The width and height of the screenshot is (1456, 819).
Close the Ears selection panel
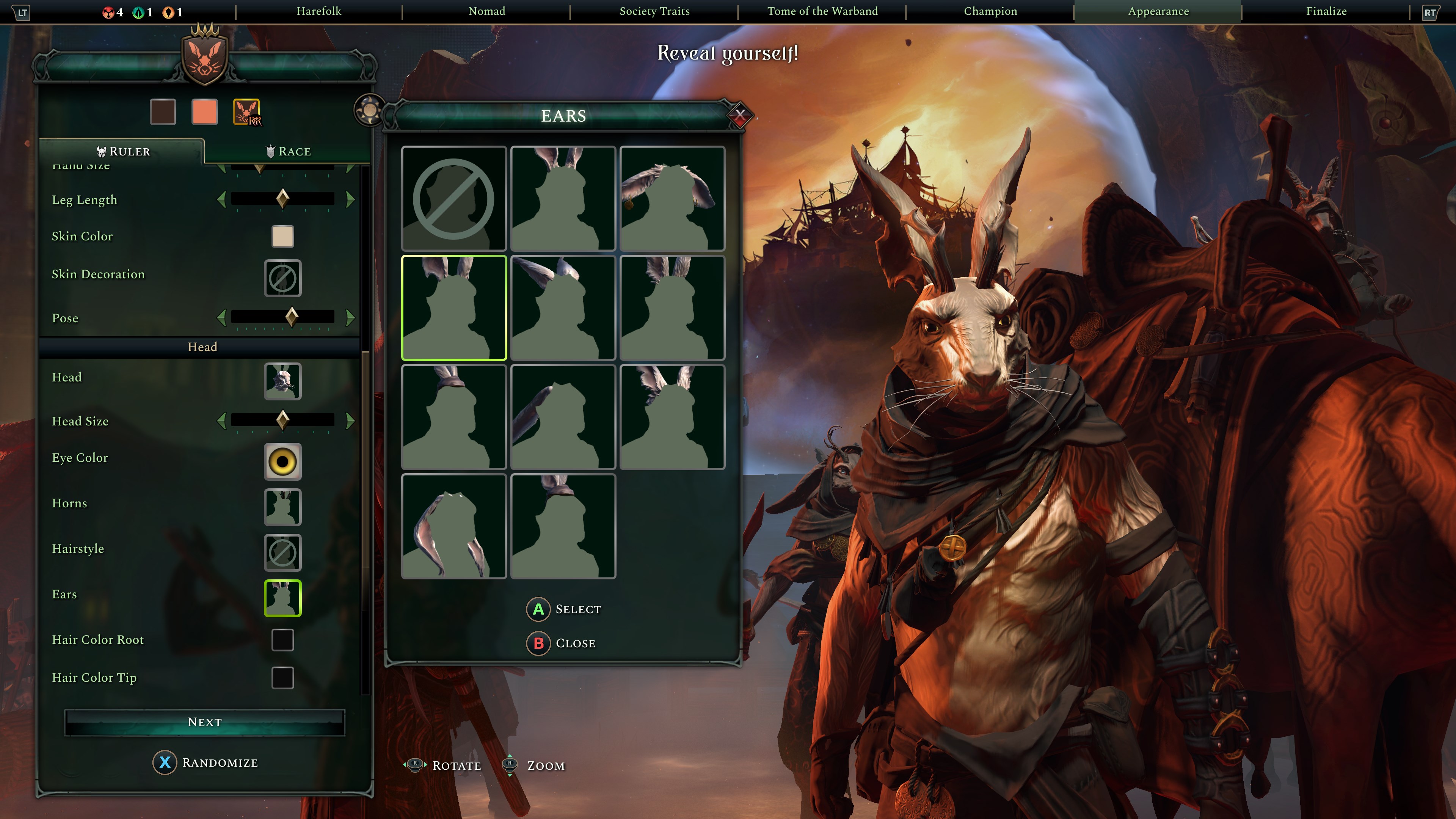click(739, 116)
